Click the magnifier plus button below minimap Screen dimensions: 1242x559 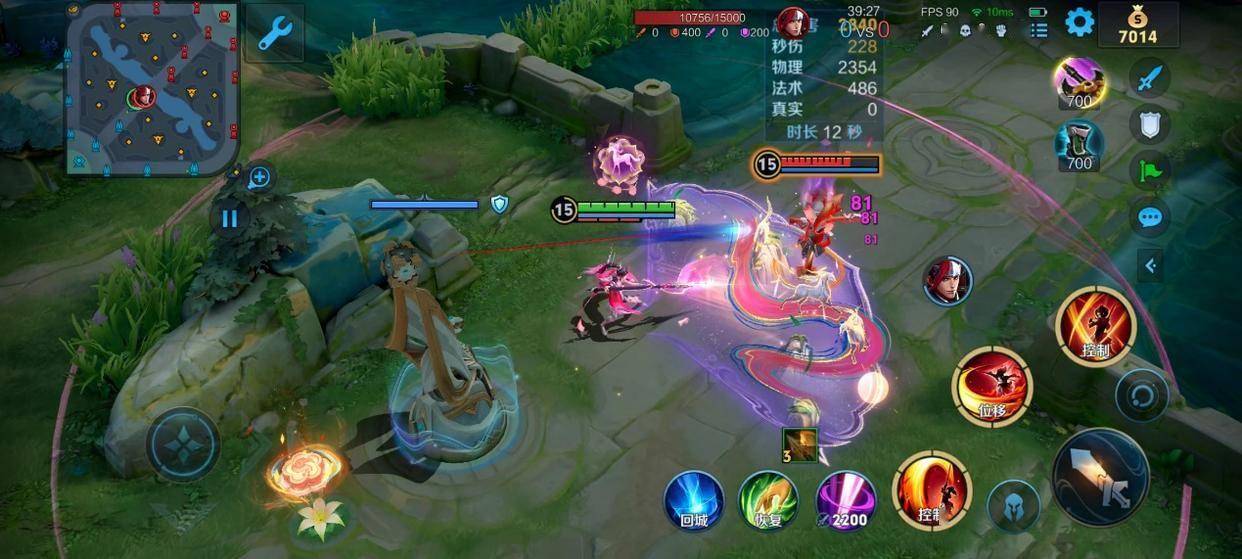click(259, 178)
